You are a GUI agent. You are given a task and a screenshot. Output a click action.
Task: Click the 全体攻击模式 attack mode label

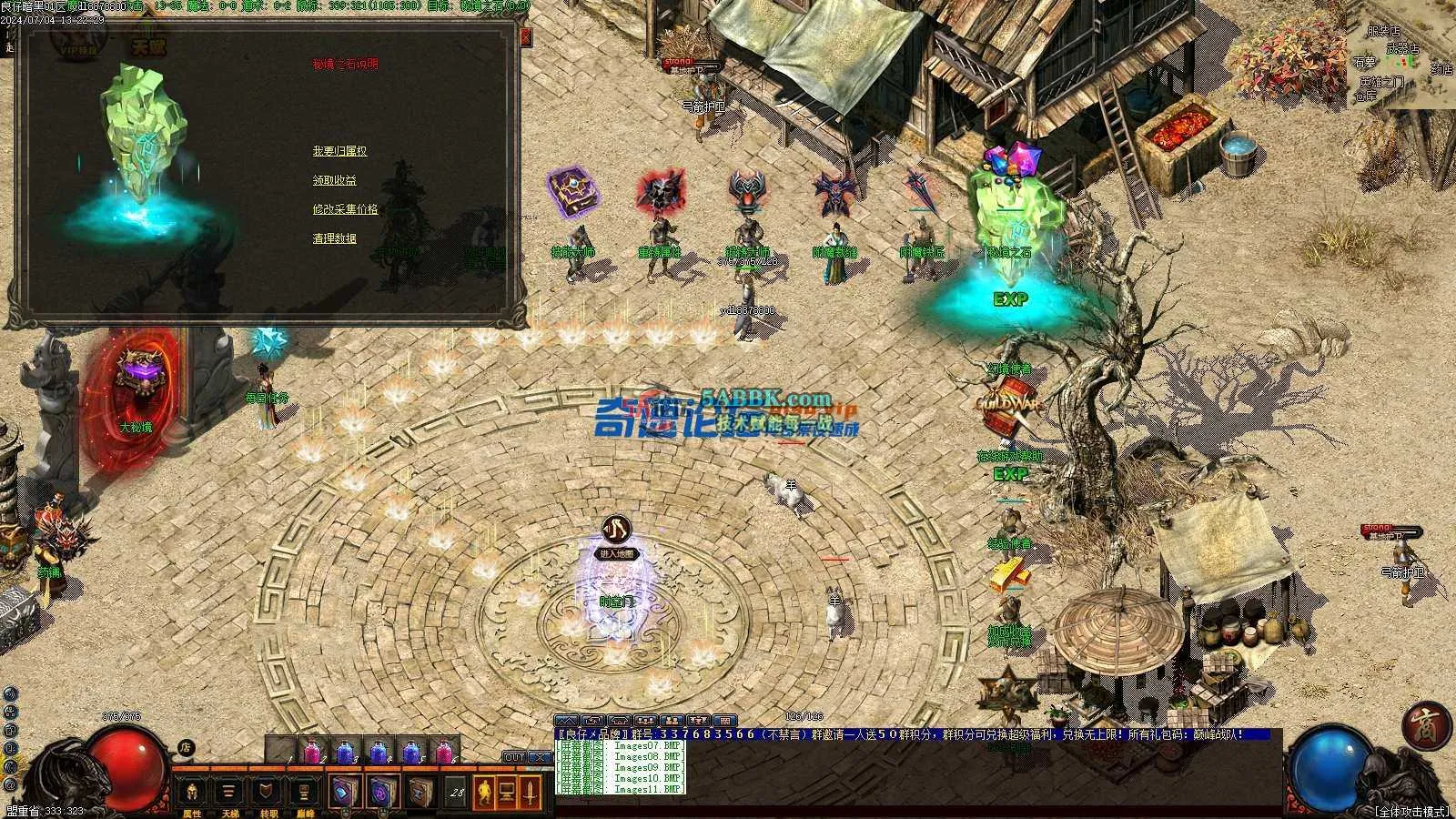[x=1410, y=811]
